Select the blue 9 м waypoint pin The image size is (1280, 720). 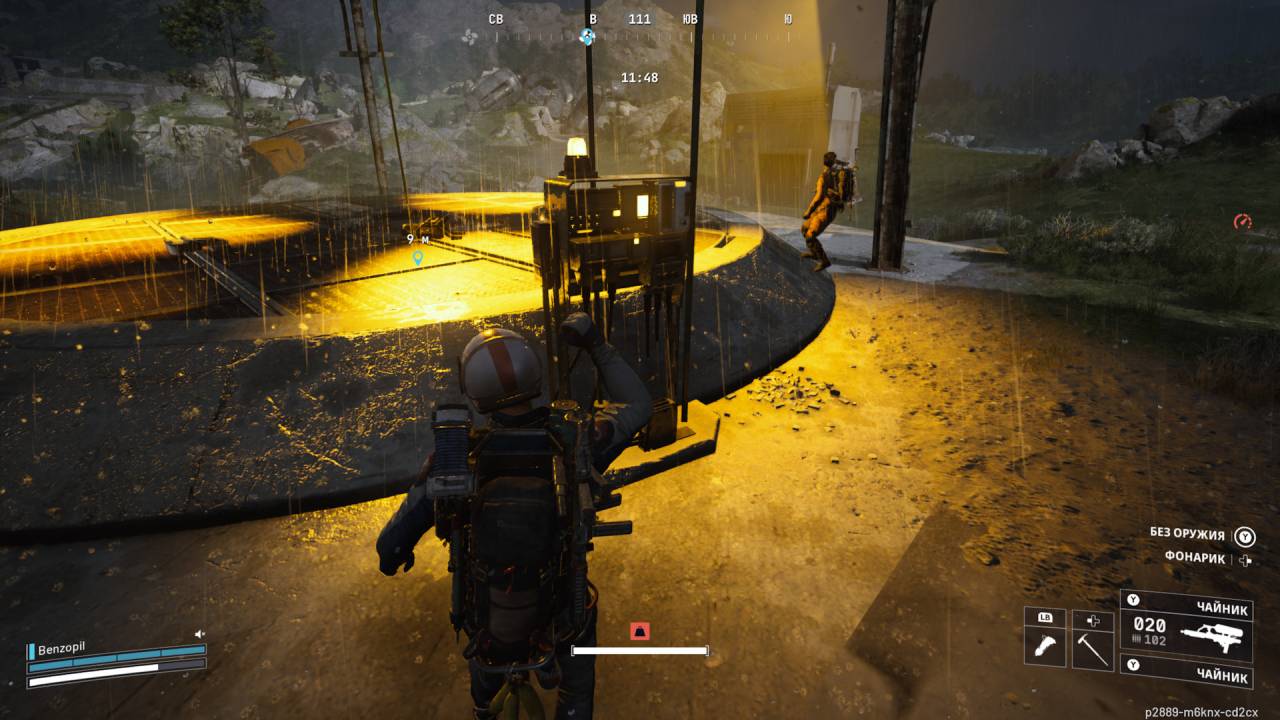pos(418,258)
